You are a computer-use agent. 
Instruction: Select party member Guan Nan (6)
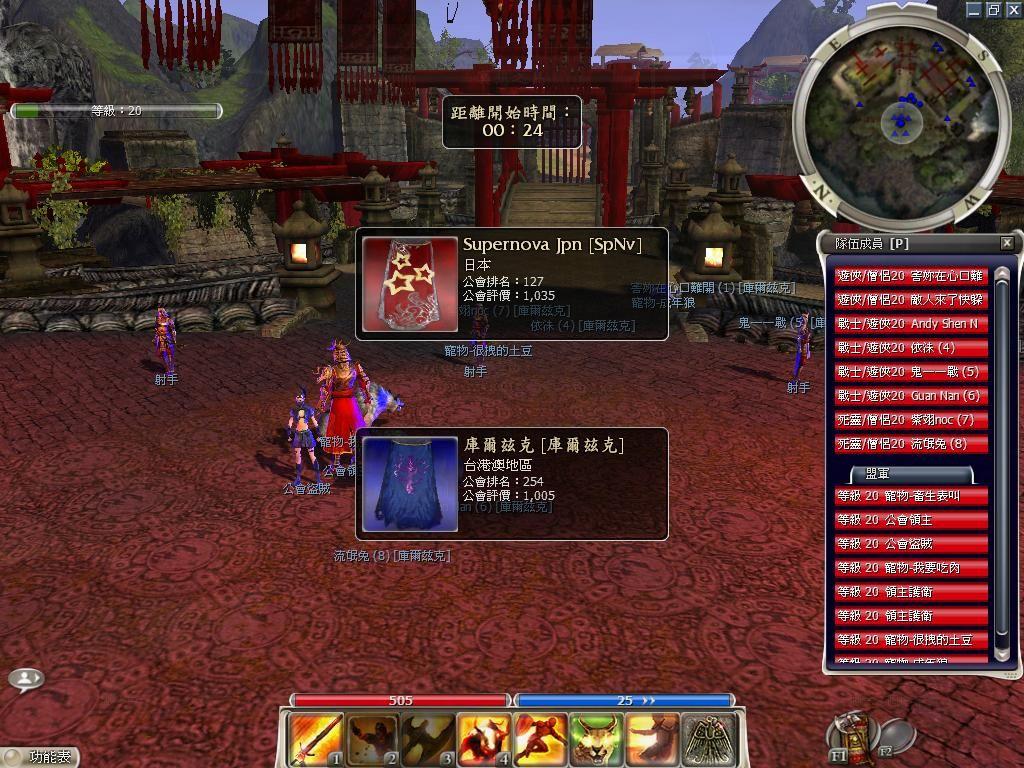coord(911,396)
